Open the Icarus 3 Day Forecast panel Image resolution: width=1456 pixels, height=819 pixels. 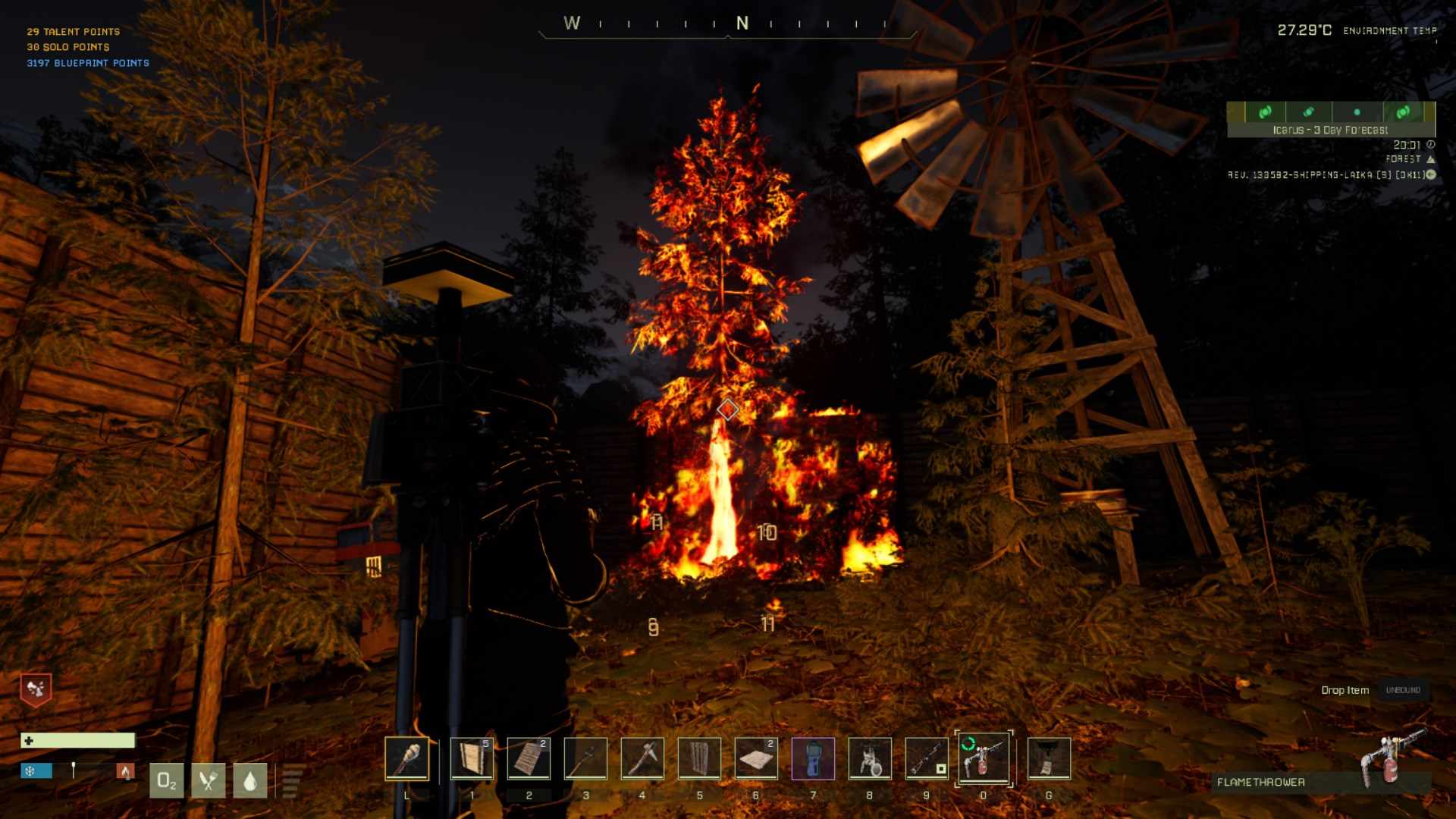[1331, 119]
